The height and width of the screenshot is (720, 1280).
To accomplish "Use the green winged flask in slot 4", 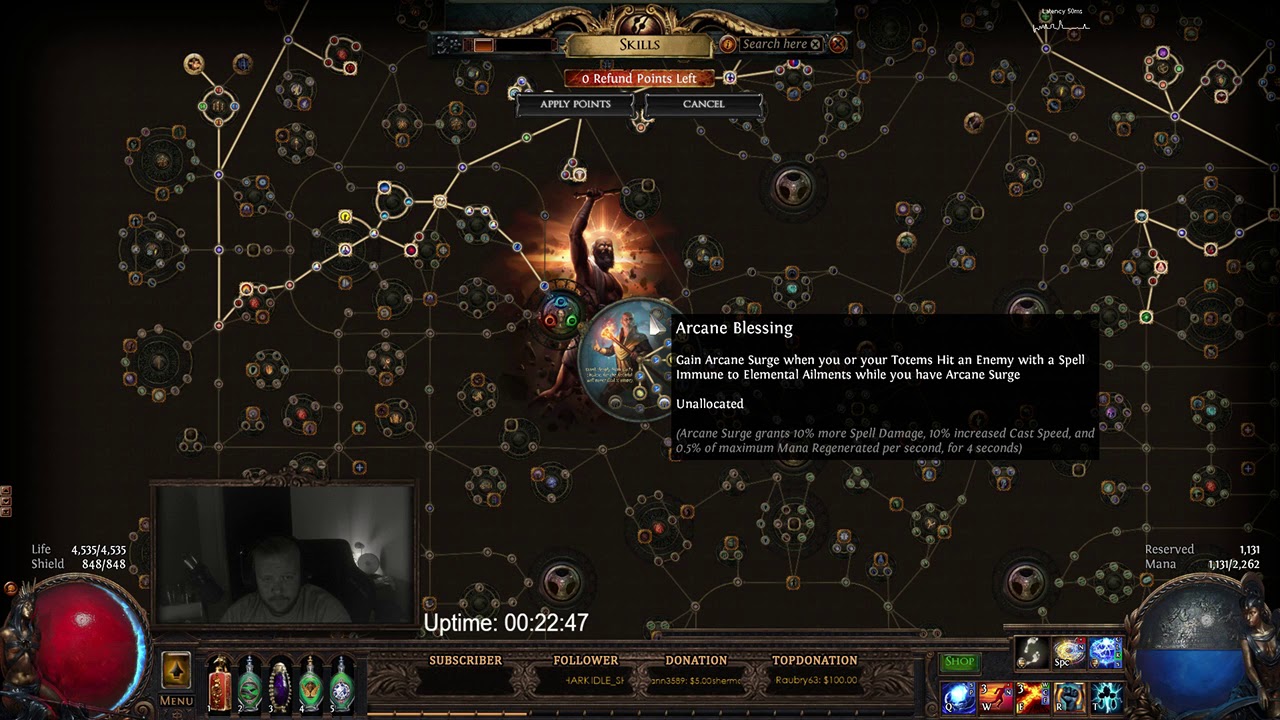I will [311, 684].
